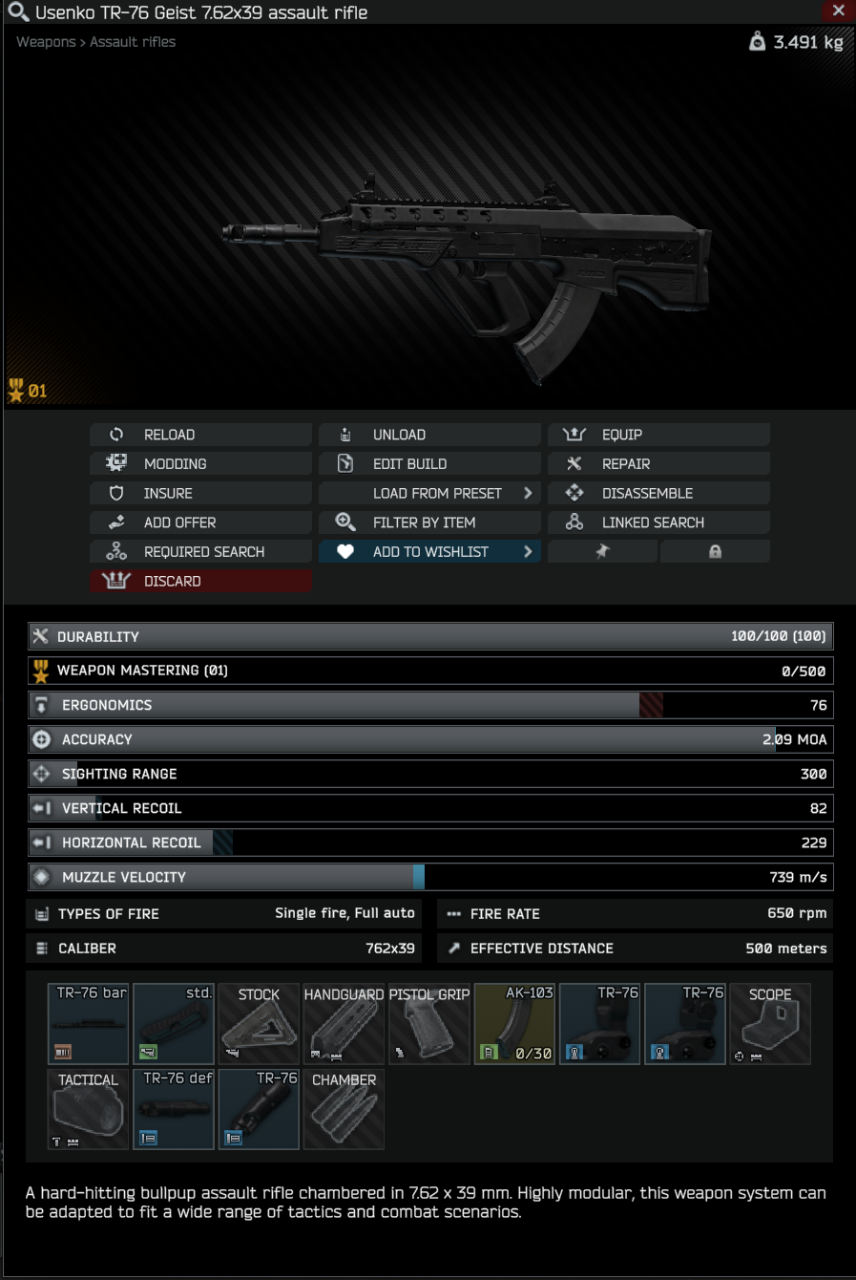Unload the rifle's ammunition
This screenshot has height=1280, width=856.
(429, 435)
